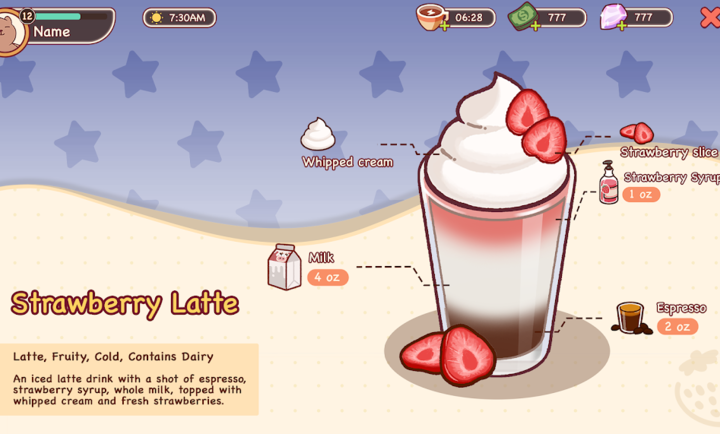720x434 pixels.
Task: Close the Strawberry Latte recipe screen
Action: coord(709,17)
